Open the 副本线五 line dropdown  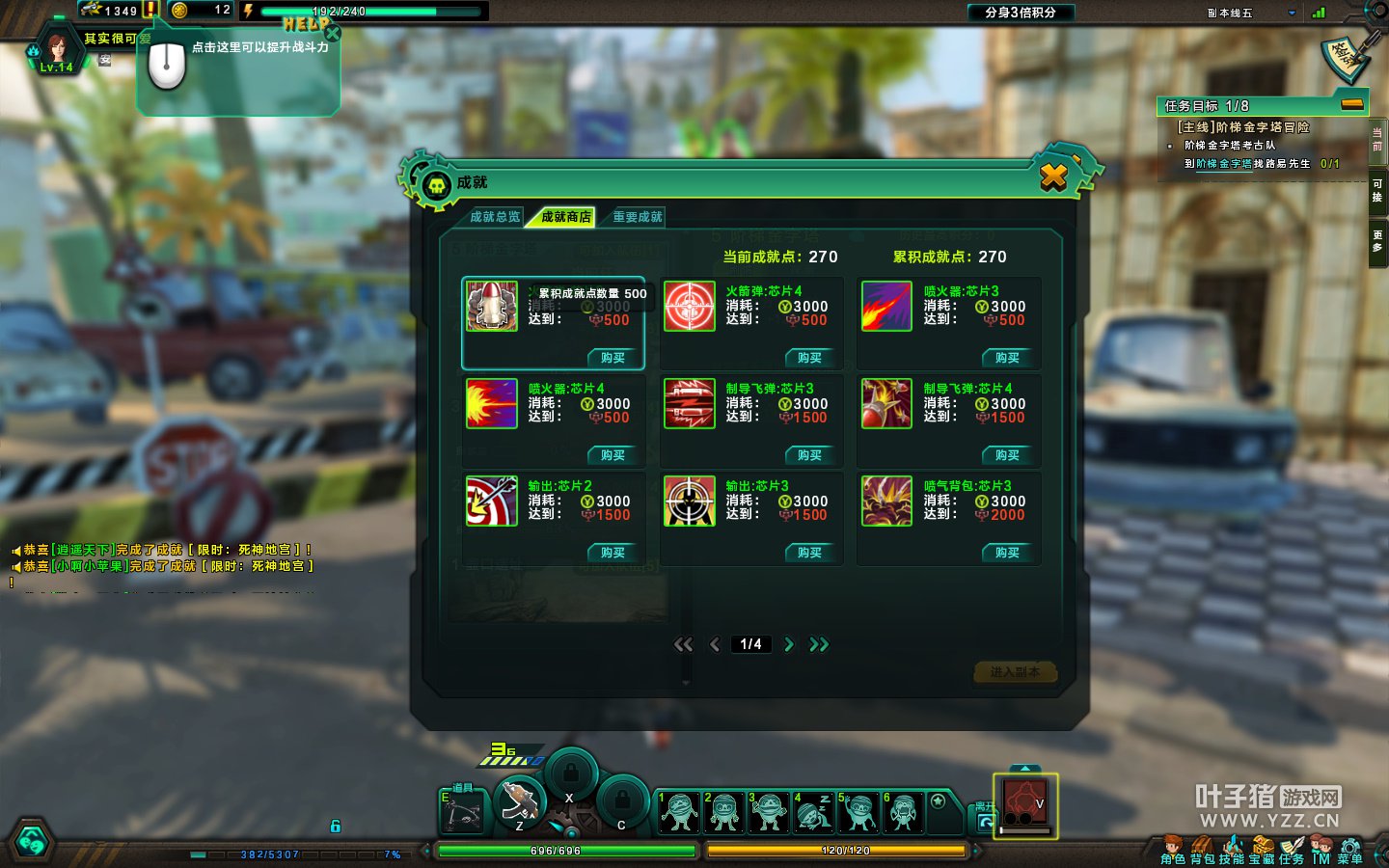[x=1292, y=14]
